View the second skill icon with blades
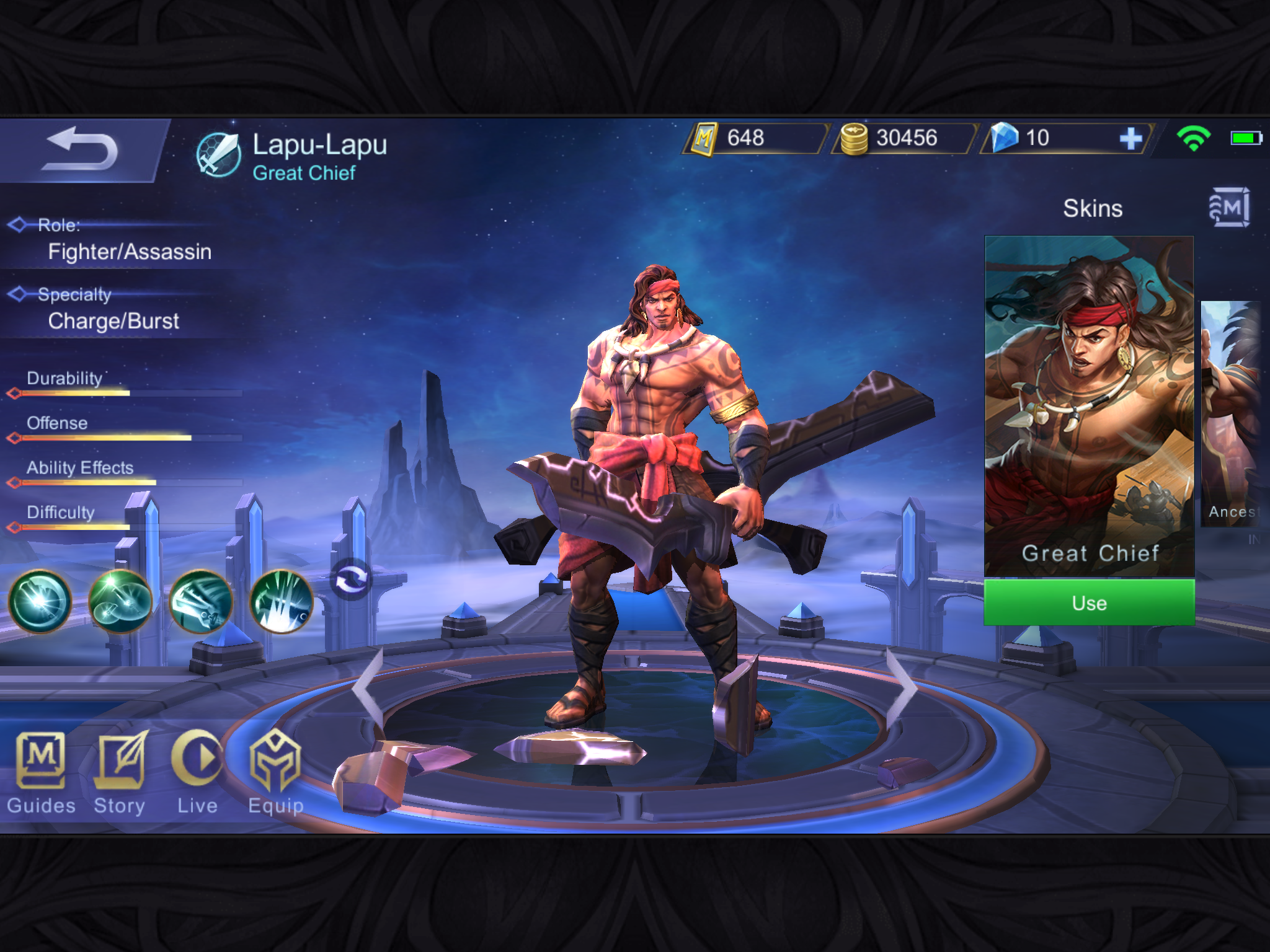Image resolution: width=1270 pixels, height=952 pixels. point(120,601)
